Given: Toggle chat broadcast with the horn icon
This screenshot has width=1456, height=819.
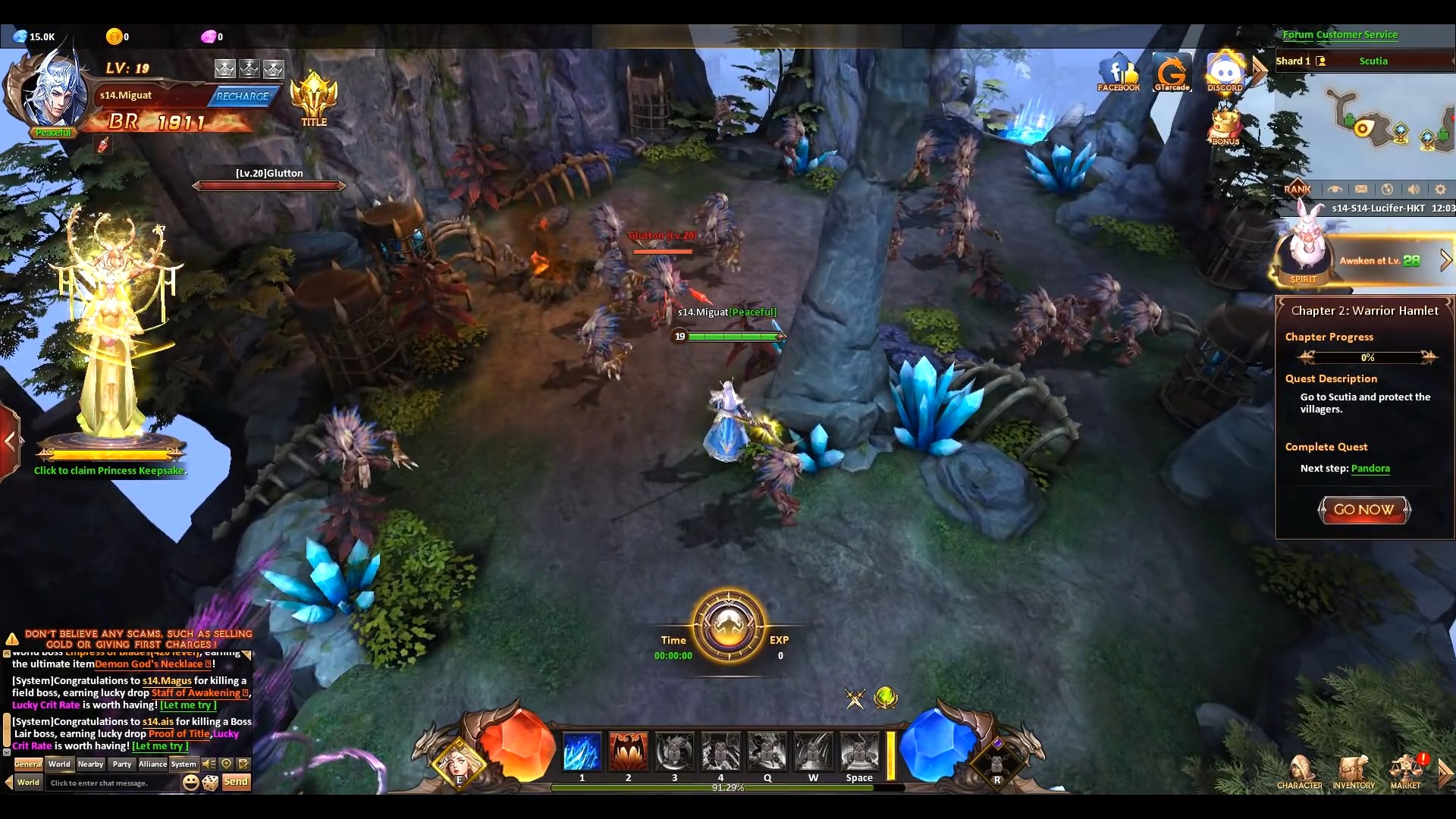Looking at the screenshot, I should tap(210, 764).
